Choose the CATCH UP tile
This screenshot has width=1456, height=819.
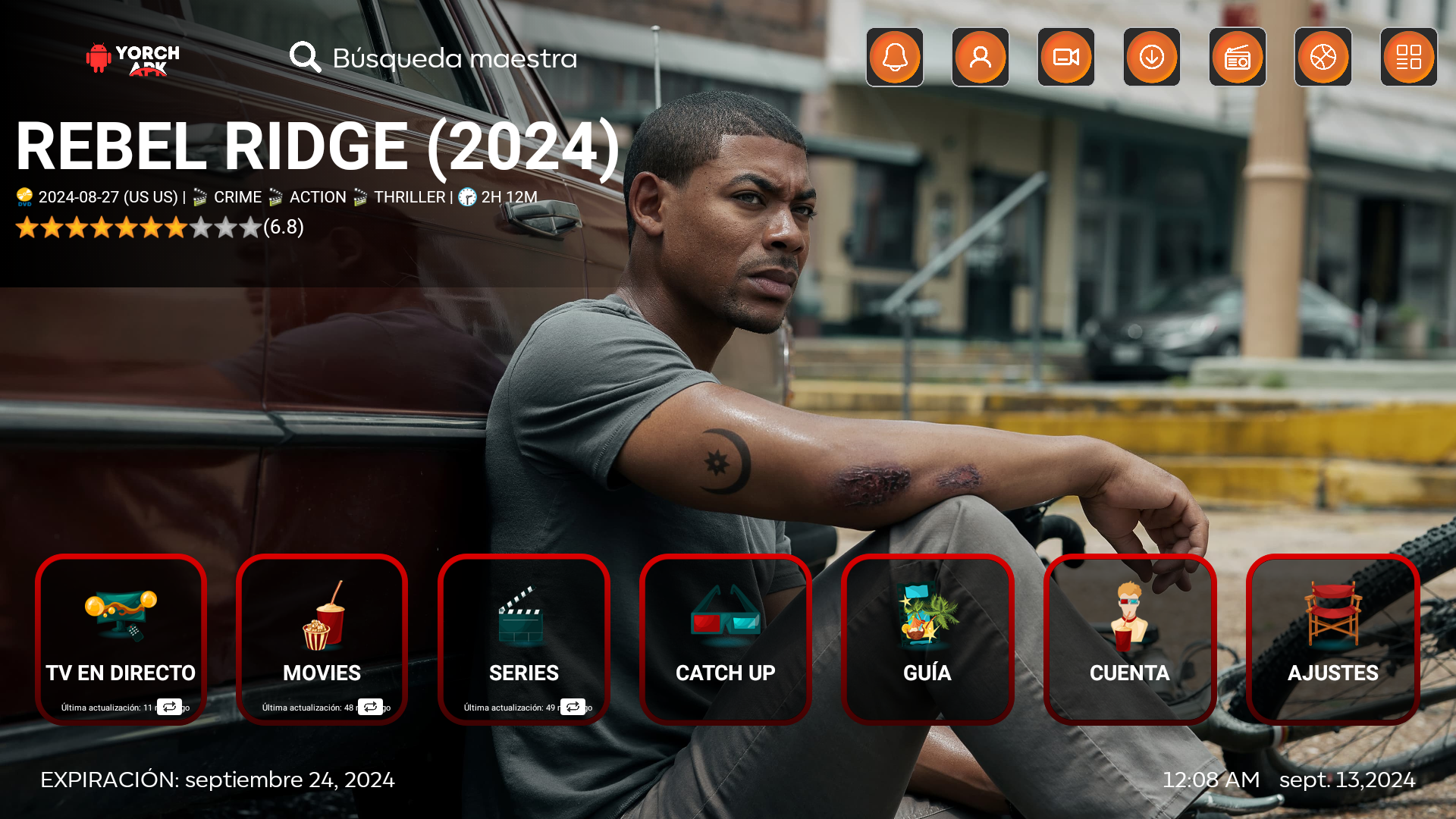pyautogui.click(x=726, y=639)
